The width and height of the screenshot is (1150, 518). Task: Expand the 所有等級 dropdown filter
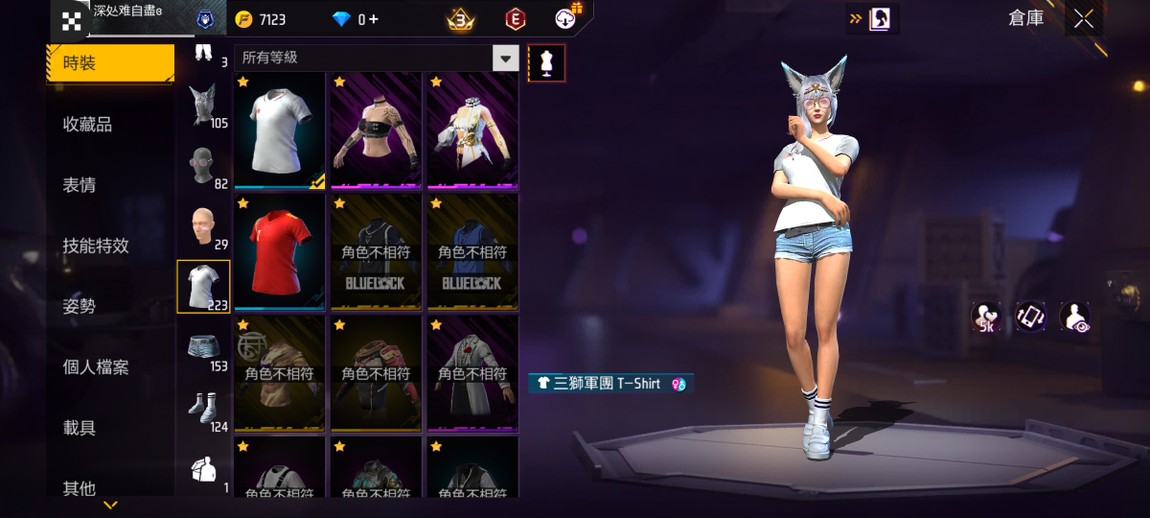pos(505,58)
